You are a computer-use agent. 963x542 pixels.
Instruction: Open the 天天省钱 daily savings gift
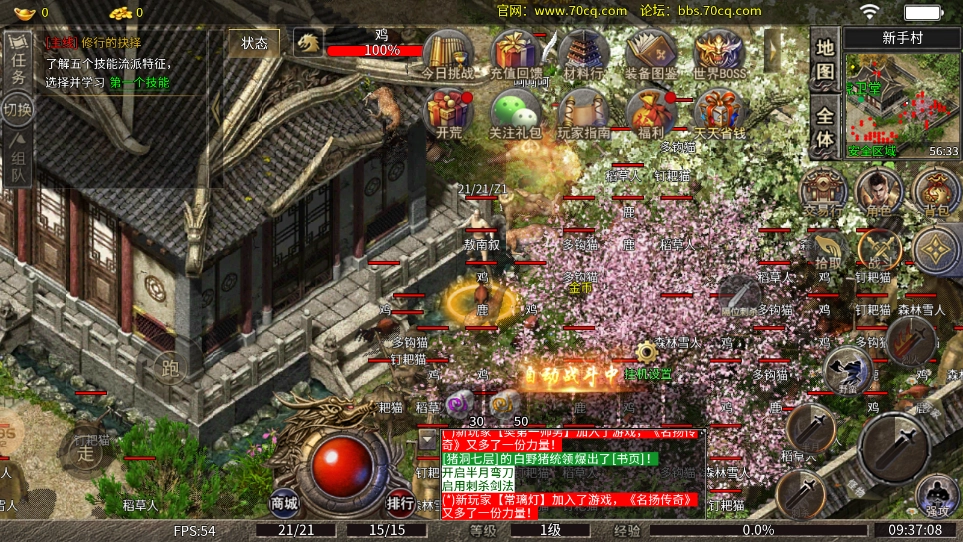719,113
